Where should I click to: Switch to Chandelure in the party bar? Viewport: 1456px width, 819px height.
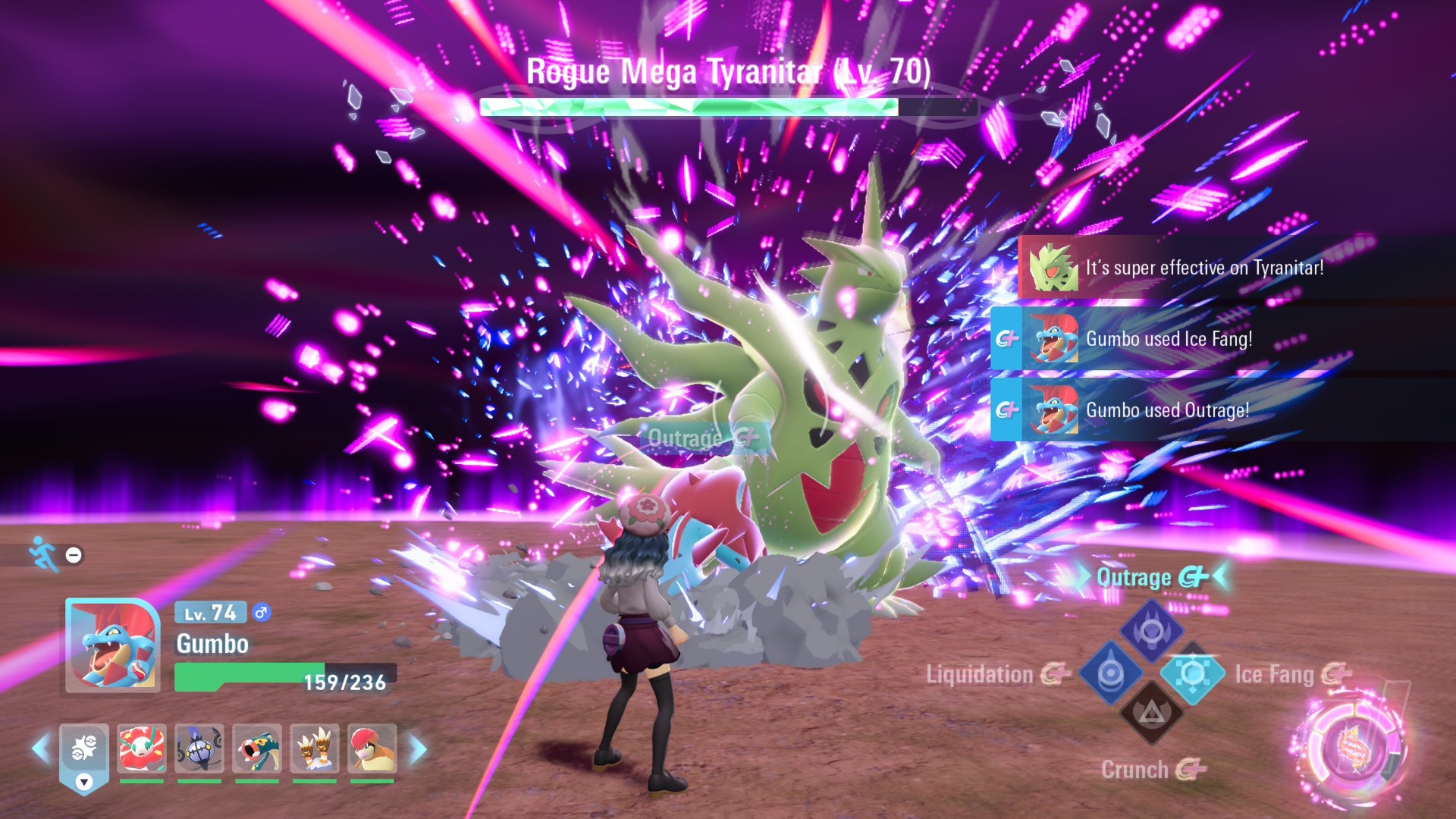(199, 748)
